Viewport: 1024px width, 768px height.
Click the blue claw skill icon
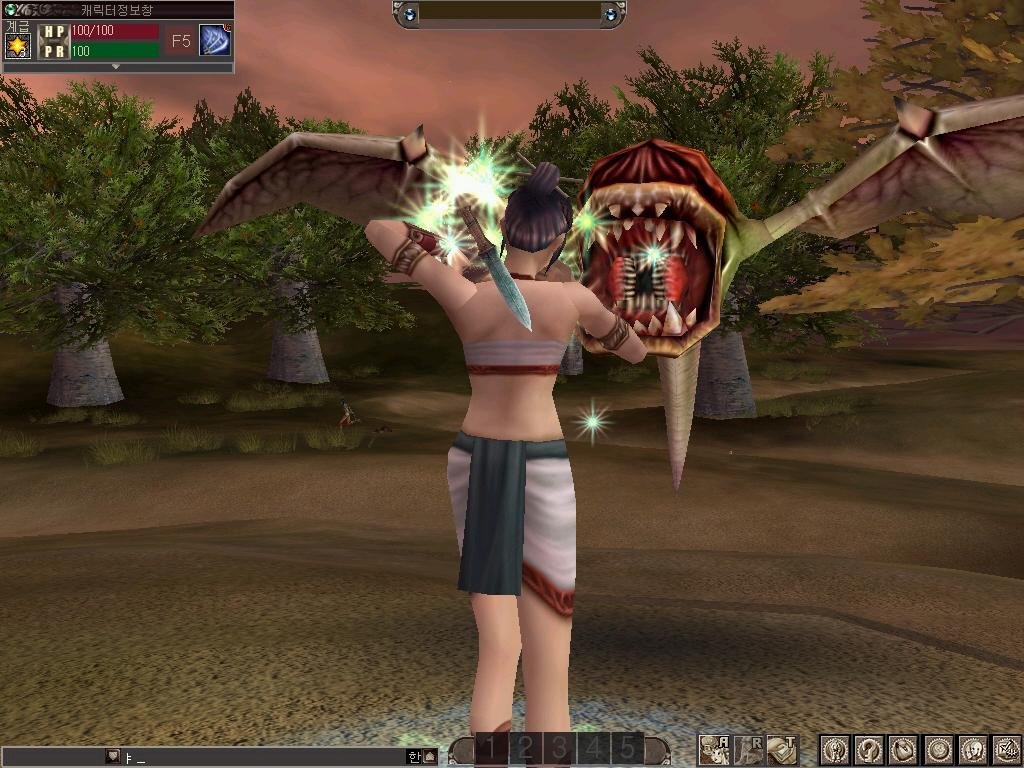coord(215,40)
